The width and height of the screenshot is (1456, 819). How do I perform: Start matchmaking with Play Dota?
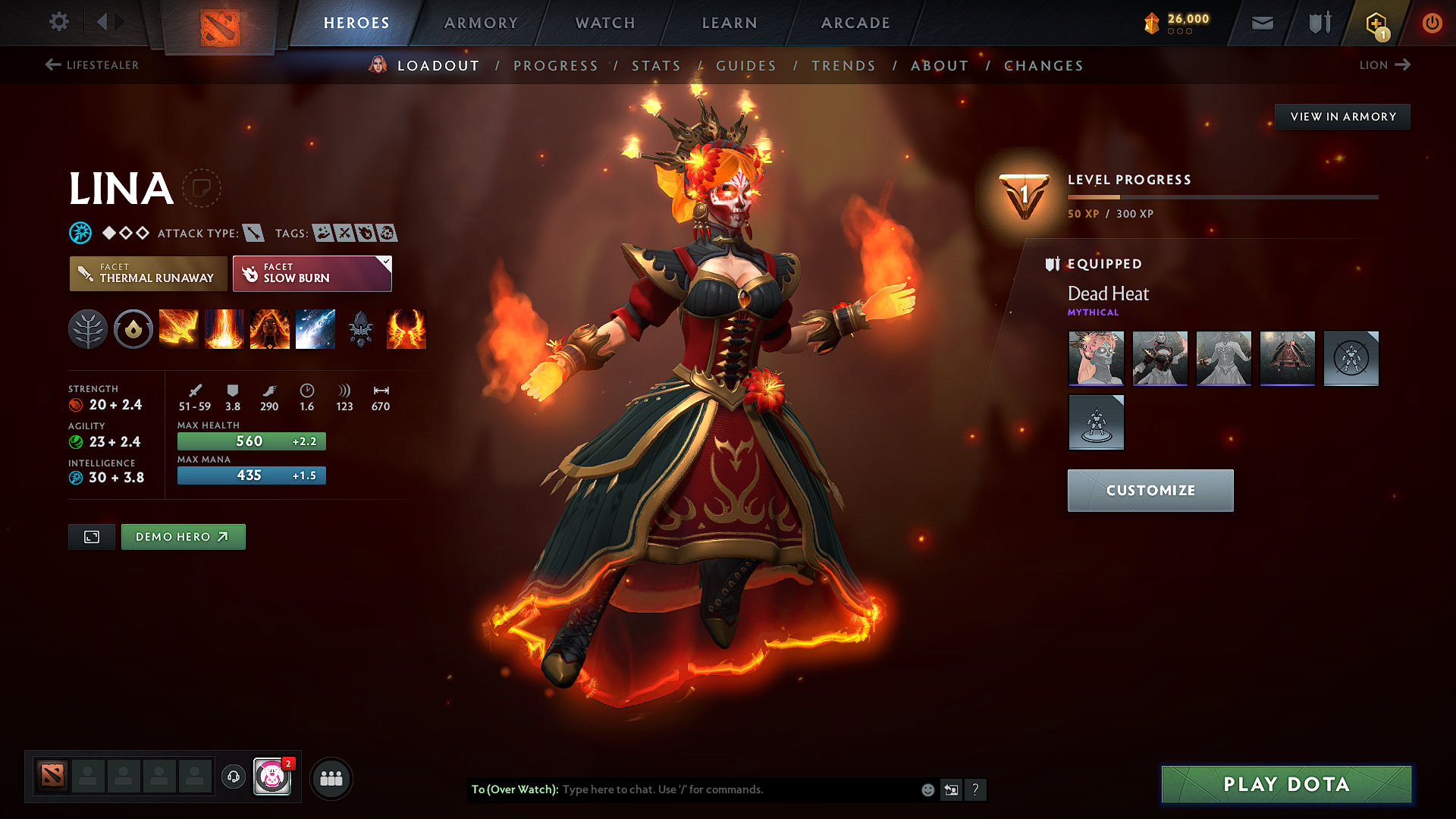1286,784
